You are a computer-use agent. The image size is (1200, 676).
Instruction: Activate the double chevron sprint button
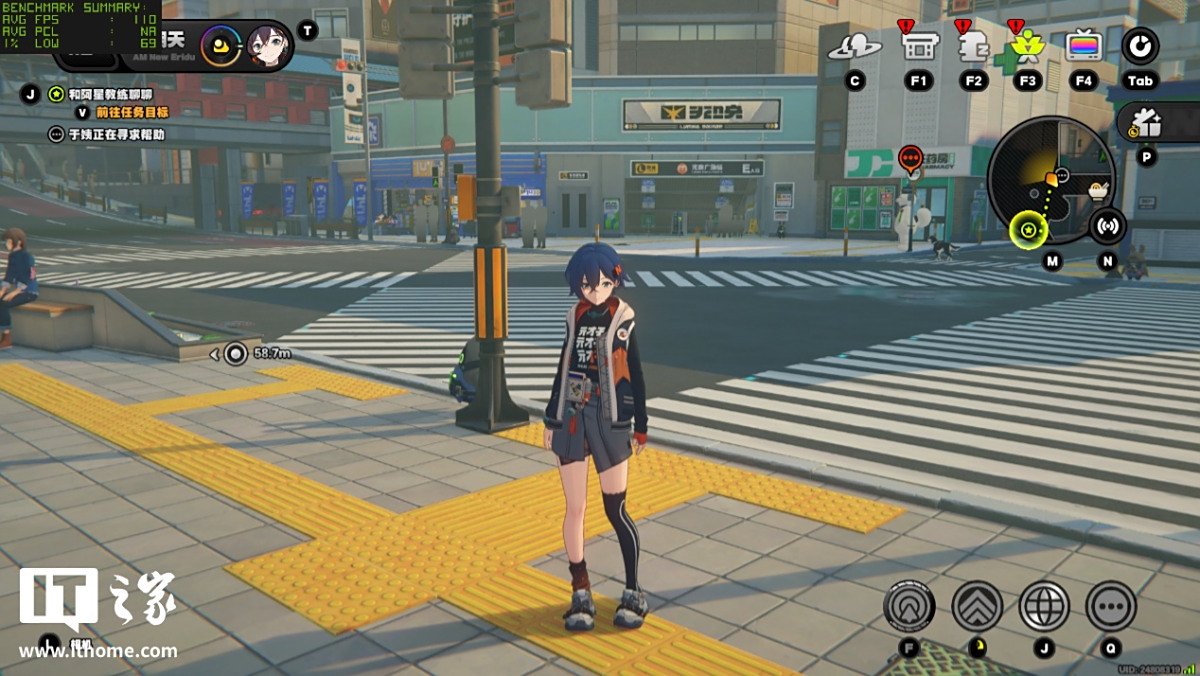(977, 606)
